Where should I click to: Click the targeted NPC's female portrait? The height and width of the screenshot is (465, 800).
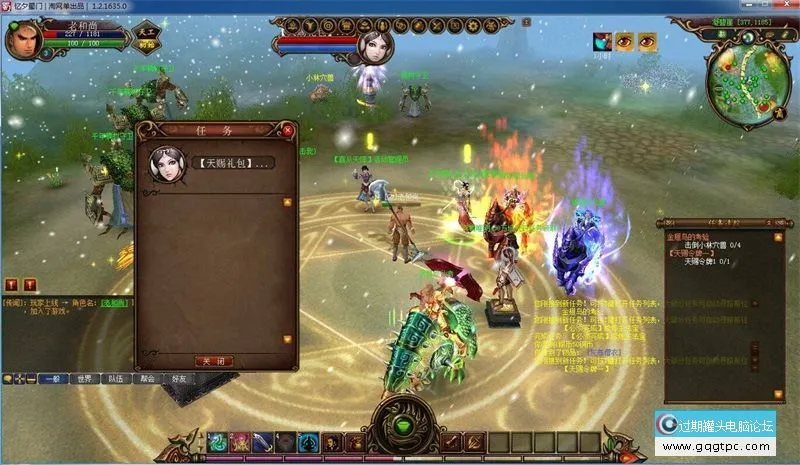[375, 45]
